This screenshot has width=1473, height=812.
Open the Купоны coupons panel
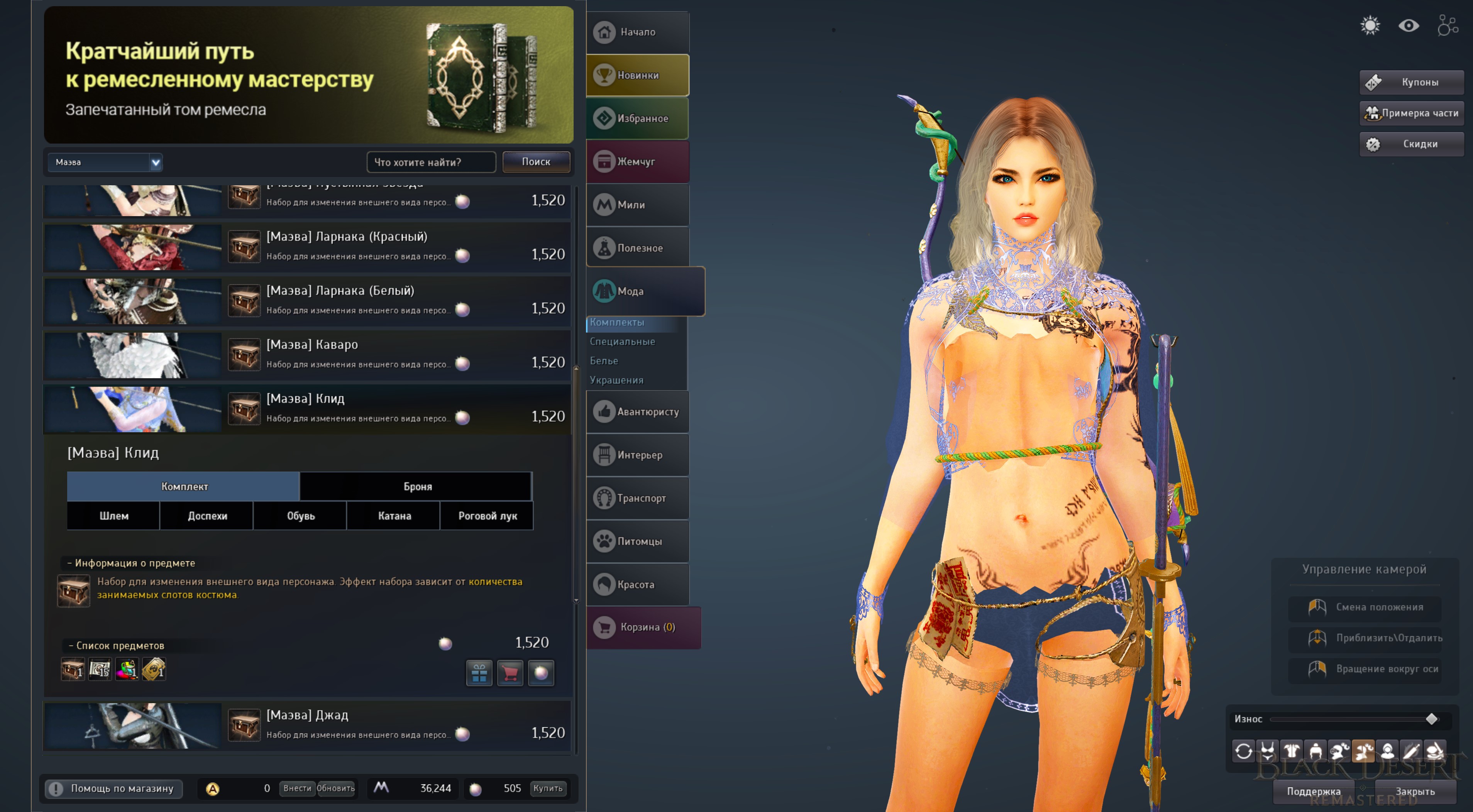pyautogui.click(x=1411, y=82)
